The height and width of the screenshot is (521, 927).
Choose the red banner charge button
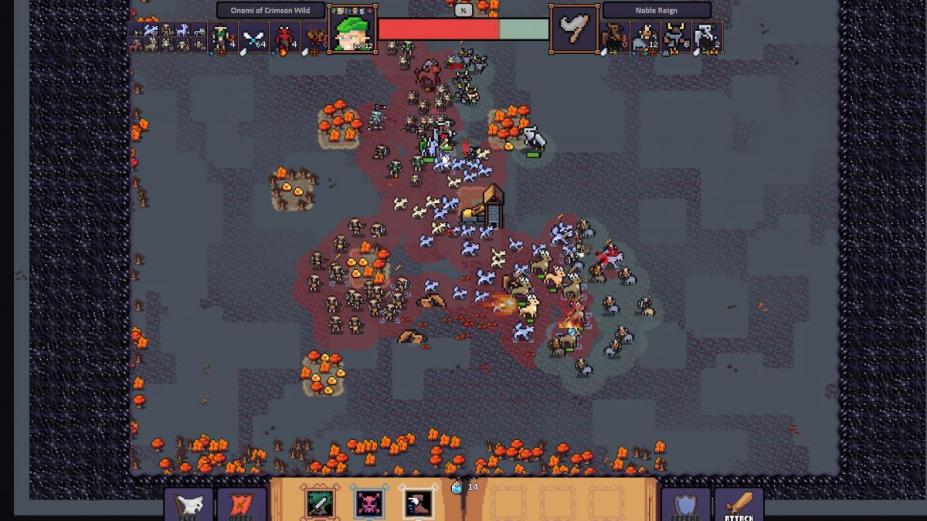[241, 505]
